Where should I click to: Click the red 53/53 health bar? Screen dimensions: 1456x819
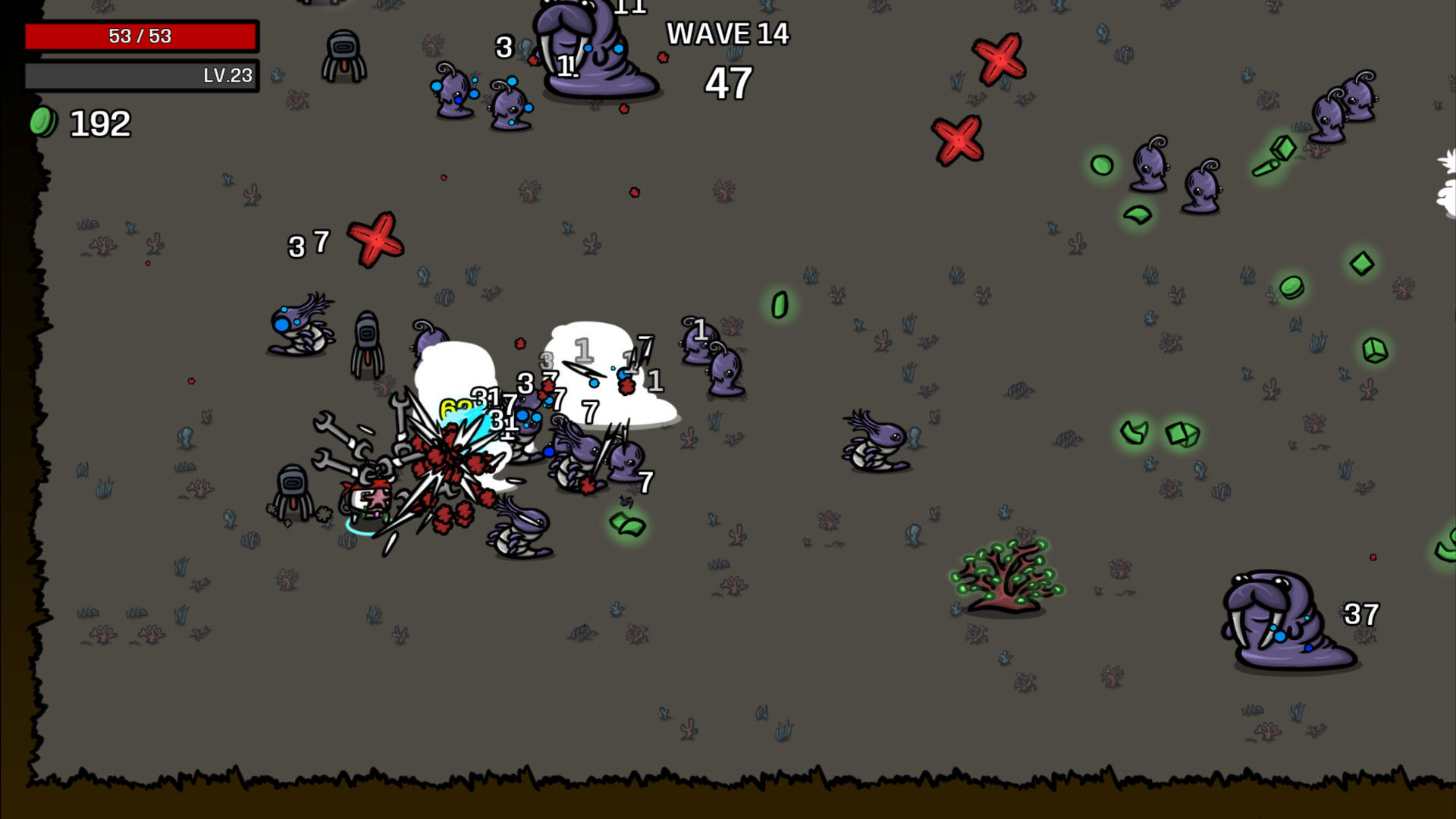pyautogui.click(x=141, y=36)
